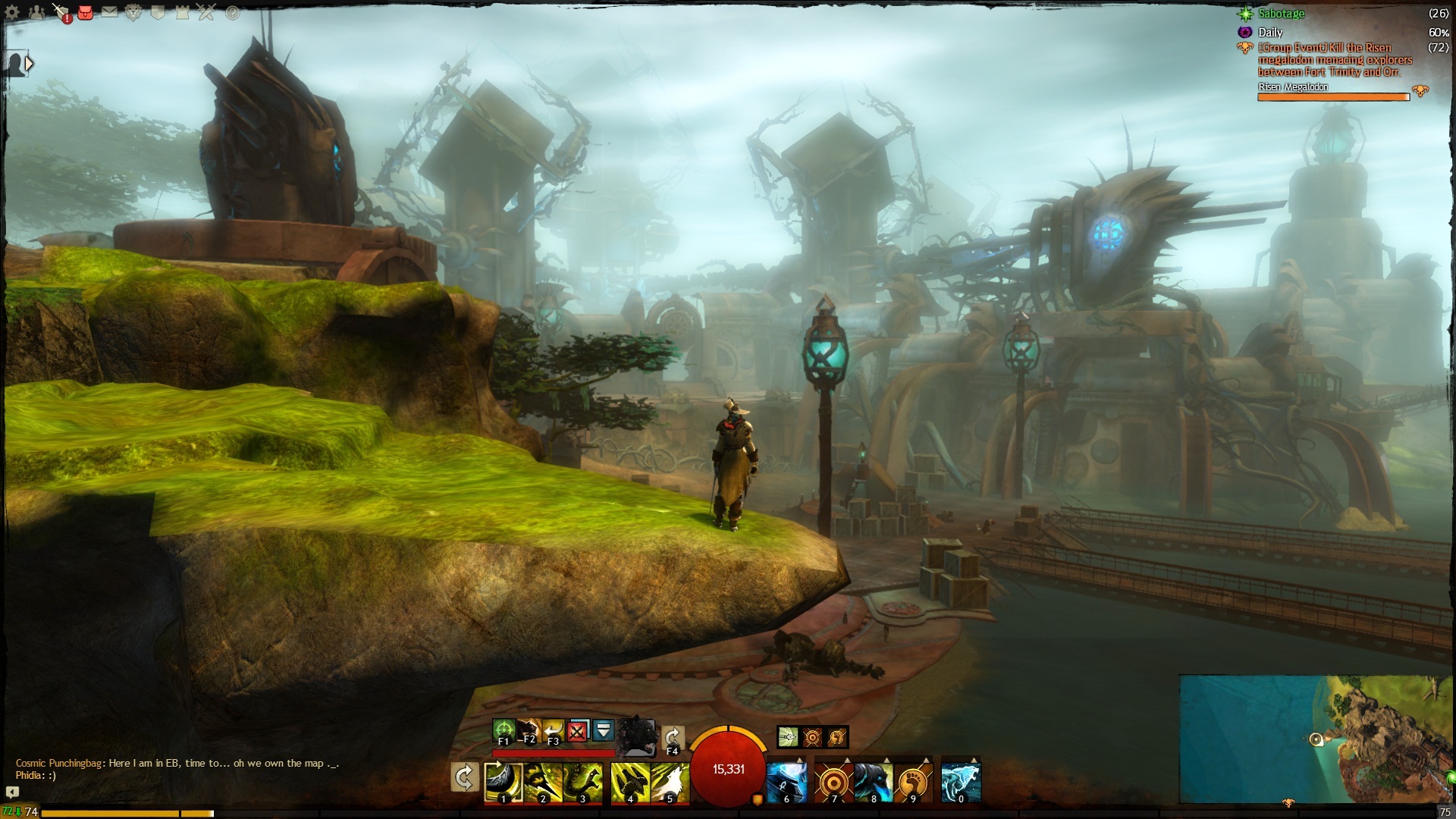Click the minimap in the corner
Screen dimensions: 1456x819
[1316, 738]
